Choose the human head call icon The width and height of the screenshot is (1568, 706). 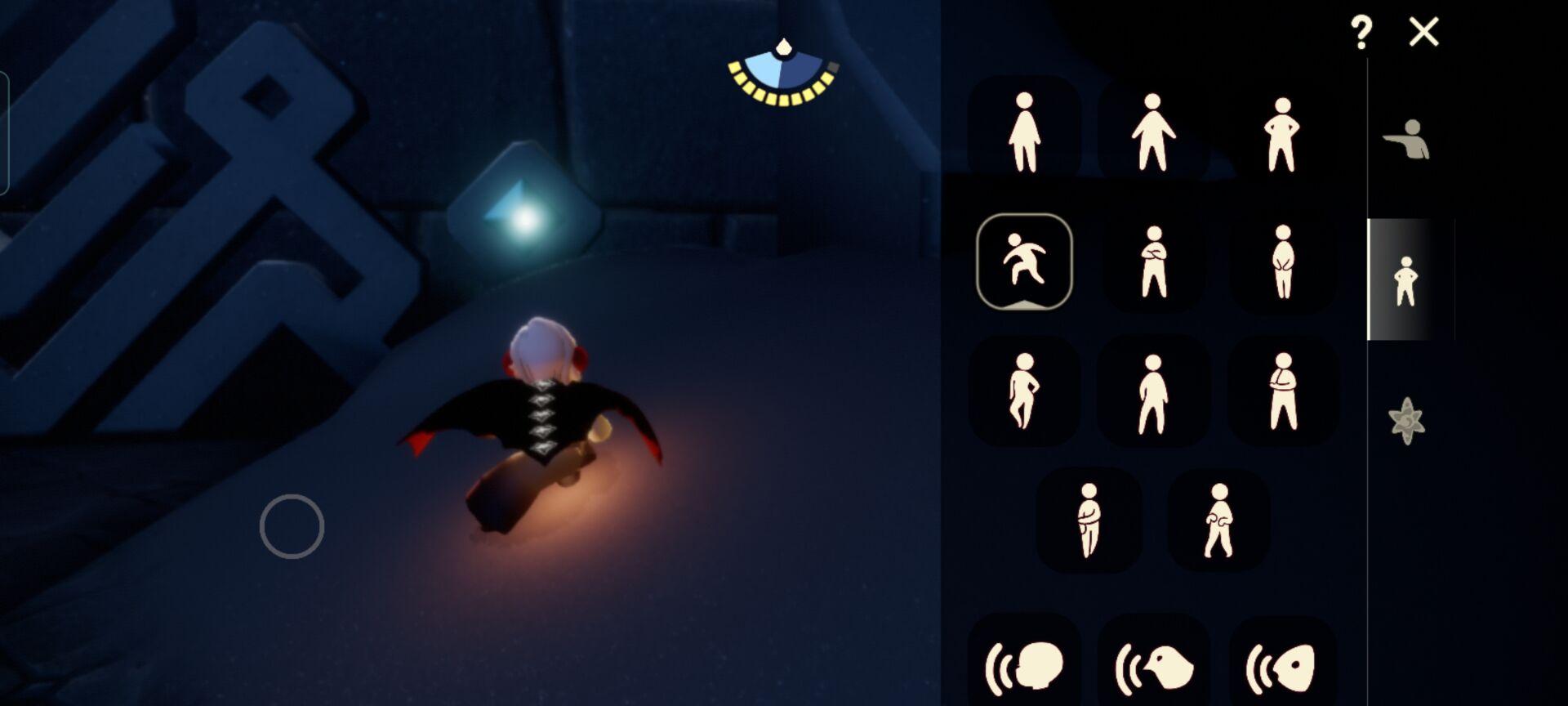coord(1025,667)
